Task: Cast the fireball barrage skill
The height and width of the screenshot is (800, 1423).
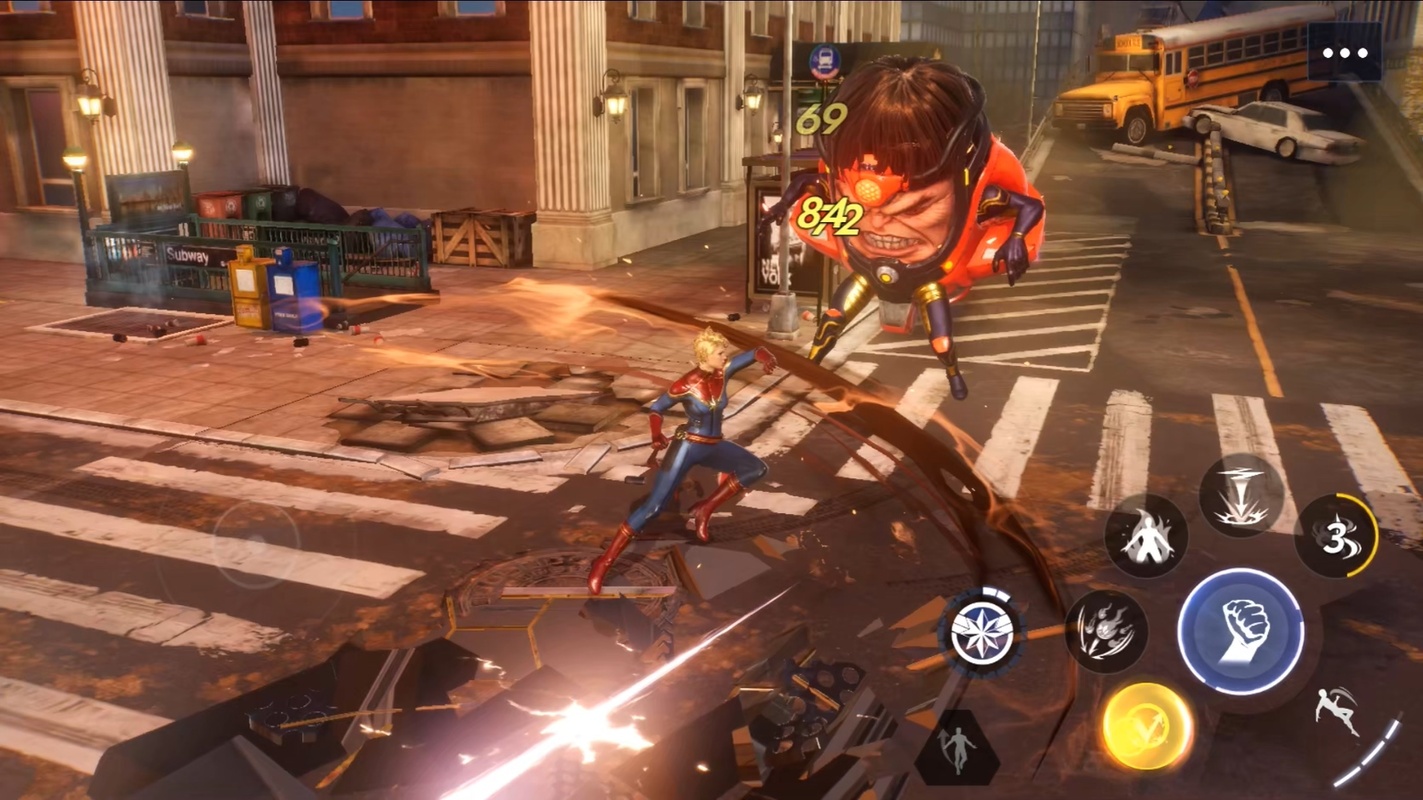Action: pos(1106,631)
